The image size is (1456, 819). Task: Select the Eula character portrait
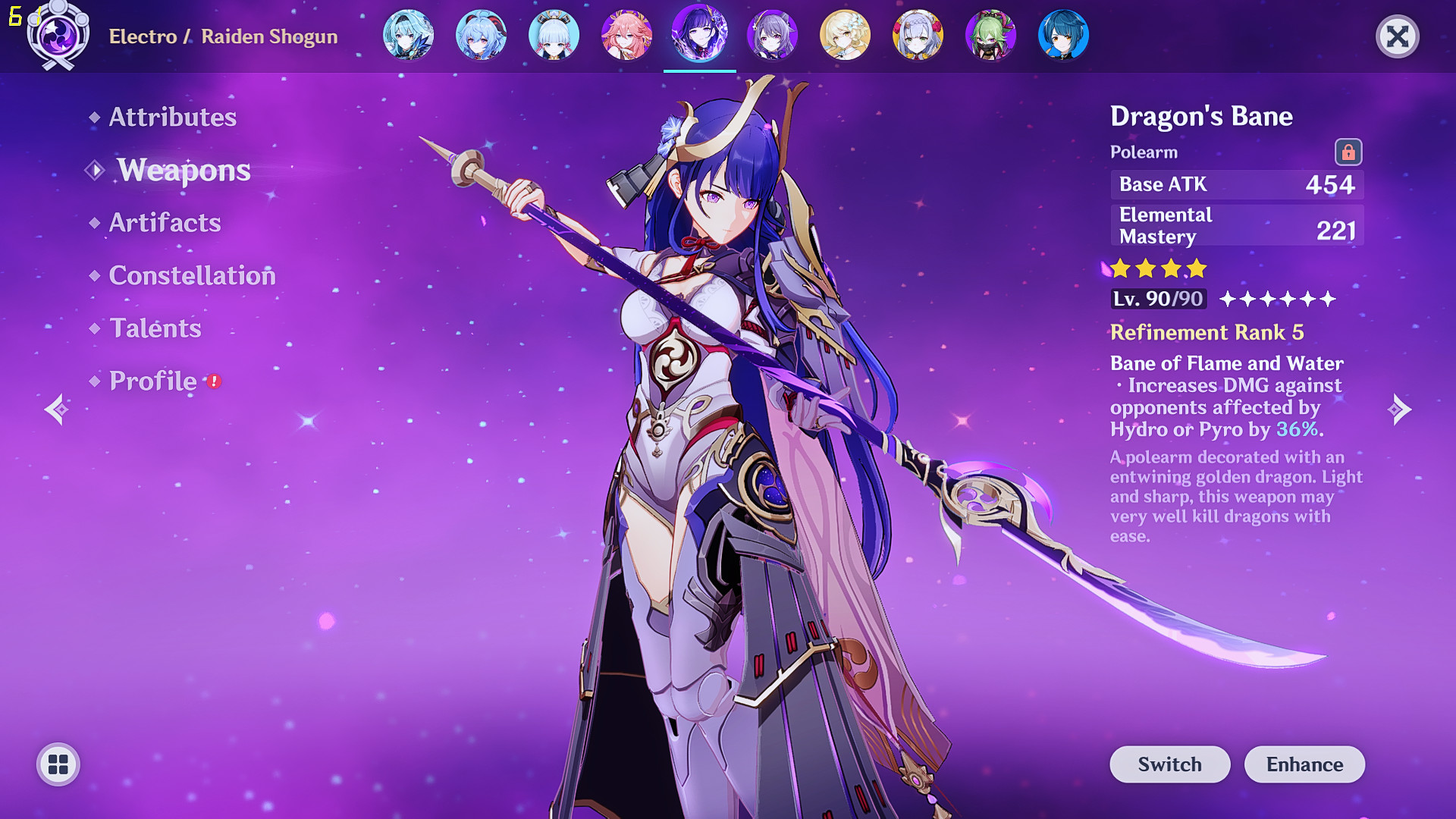(408, 36)
